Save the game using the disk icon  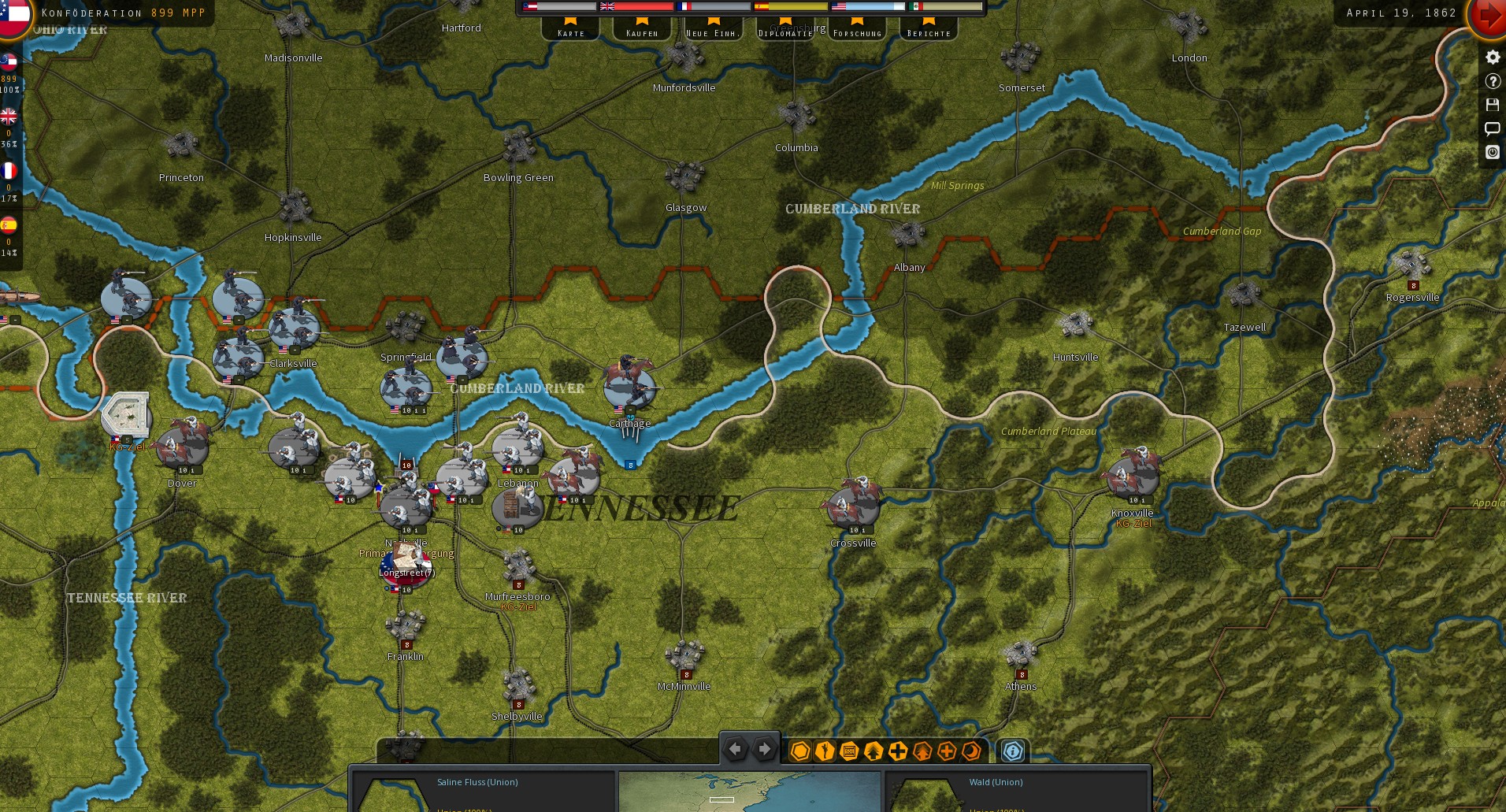(x=1492, y=105)
